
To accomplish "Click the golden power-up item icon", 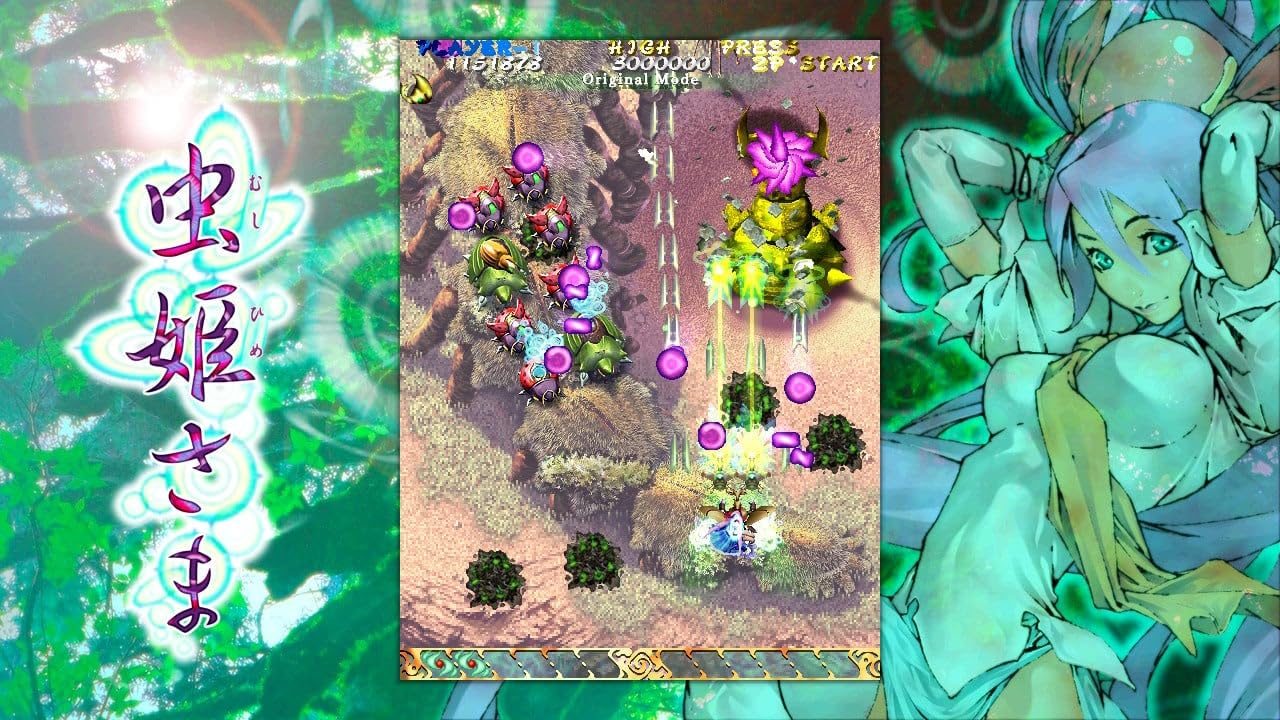I will (417, 90).
